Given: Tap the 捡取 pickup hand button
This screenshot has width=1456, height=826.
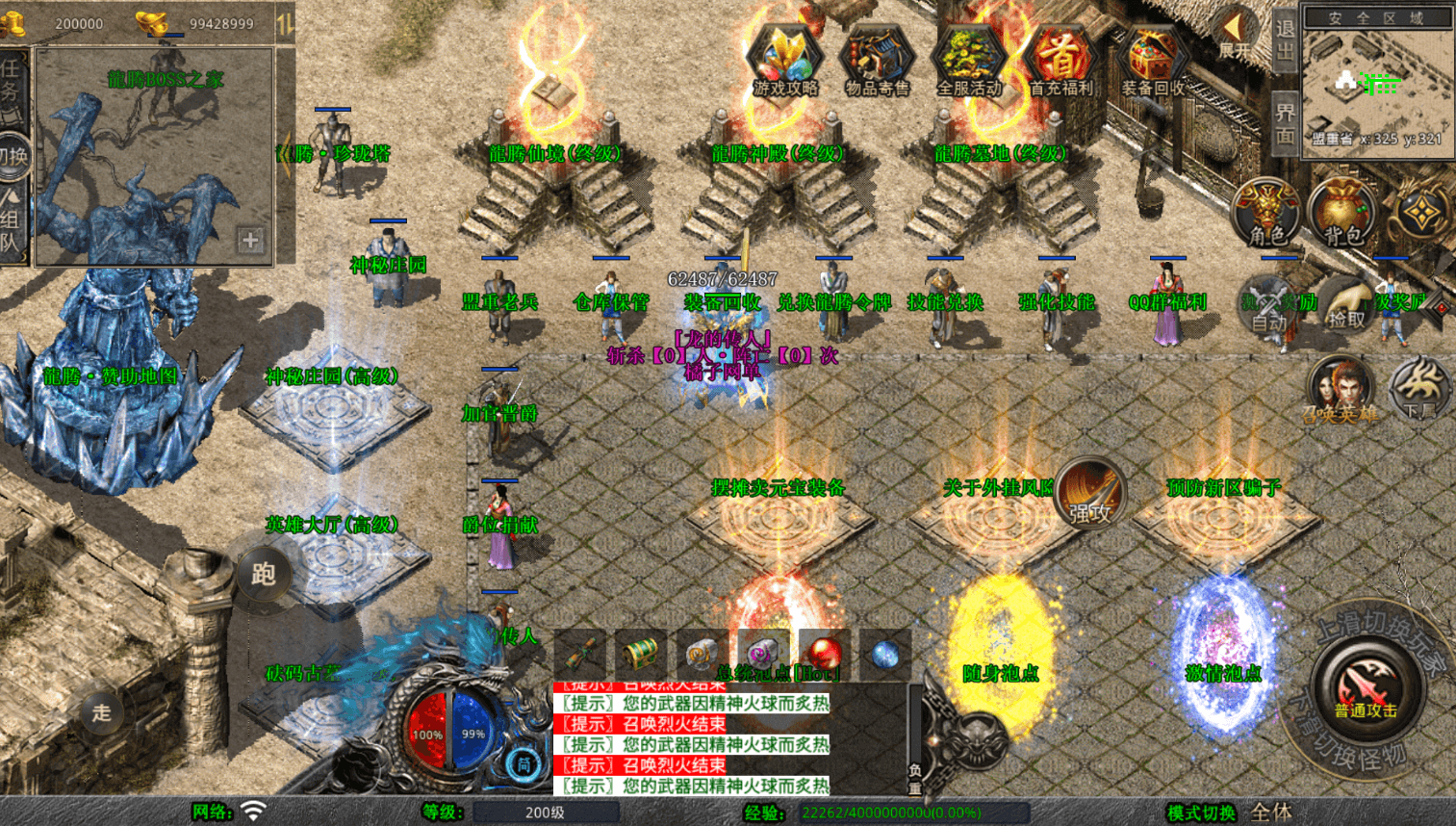Looking at the screenshot, I should click(x=1346, y=306).
